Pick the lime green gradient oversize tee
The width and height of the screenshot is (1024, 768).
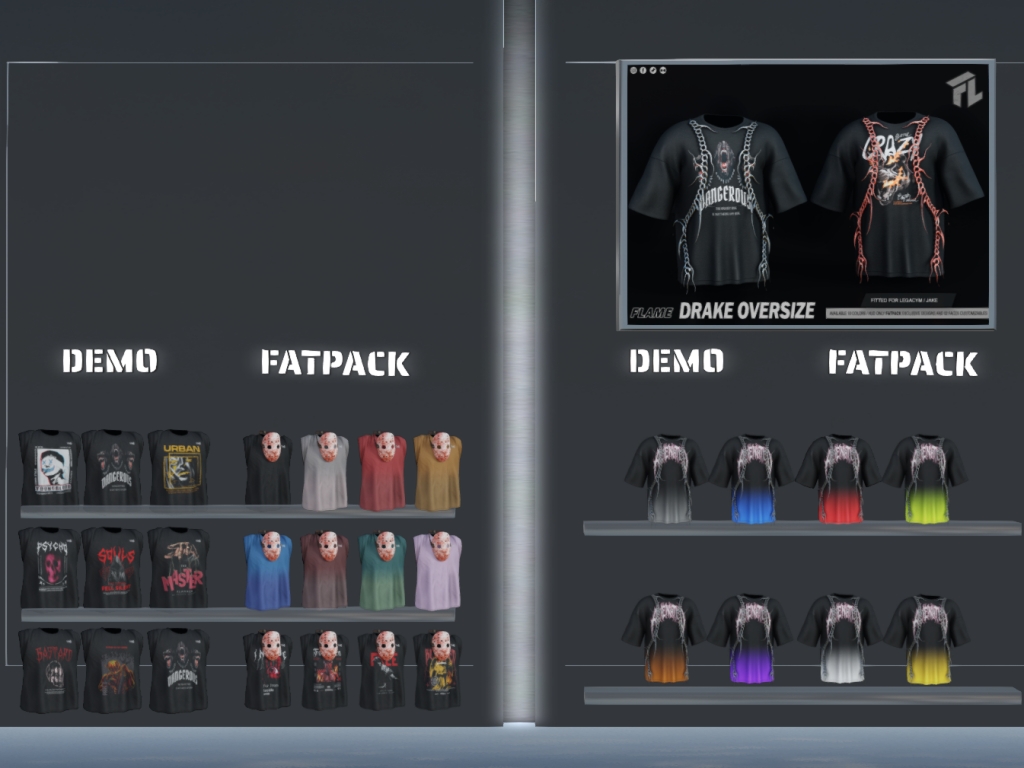925,479
